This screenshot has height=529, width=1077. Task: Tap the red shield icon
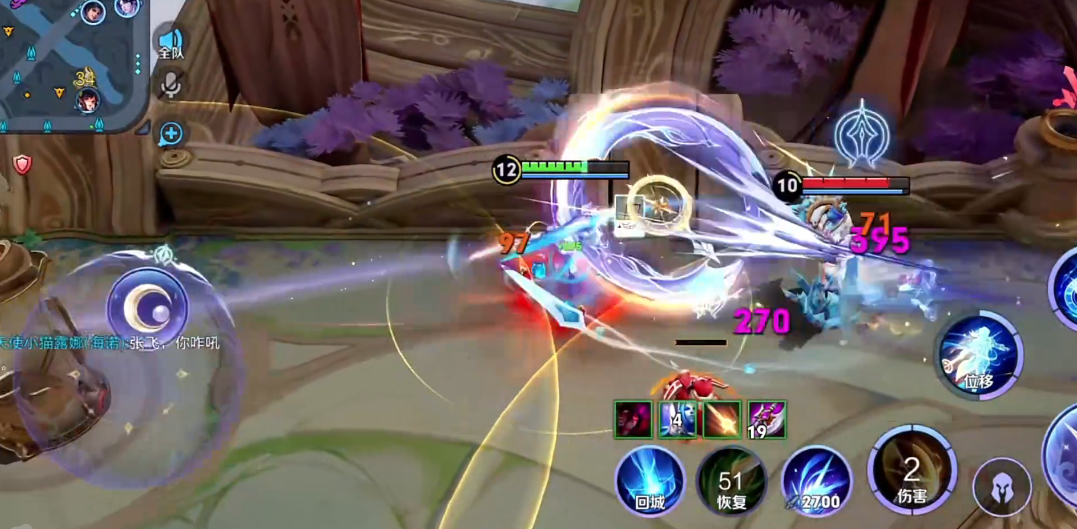pyautogui.click(x=22, y=164)
